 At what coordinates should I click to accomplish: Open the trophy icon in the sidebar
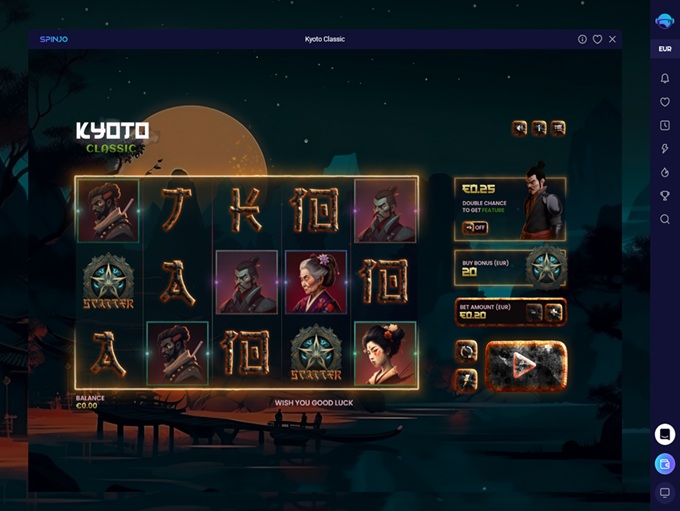pyautogui.click(x=665, y=196)
